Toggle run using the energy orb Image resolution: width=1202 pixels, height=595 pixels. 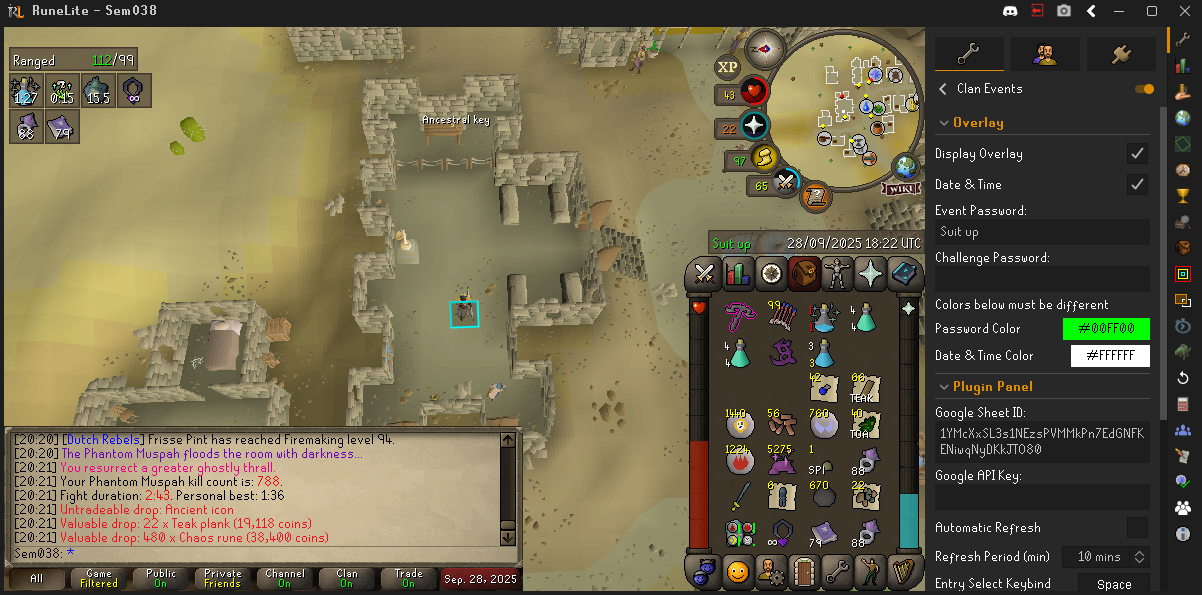(x=763, y=158)
